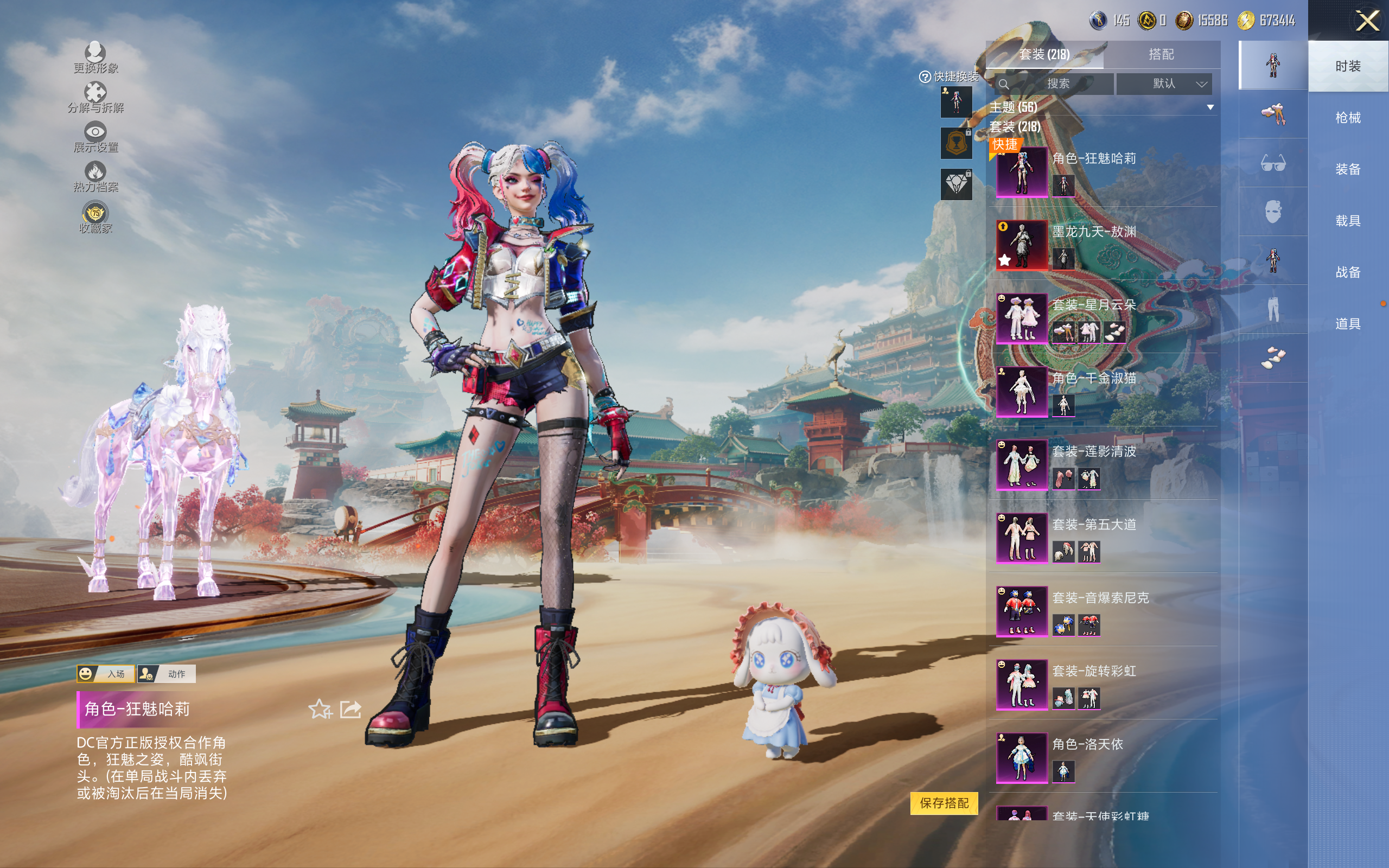Screen dimensions: 1389x868
Task: Switch to the 搭配 outfit tab
Action: coord(1161,55)
